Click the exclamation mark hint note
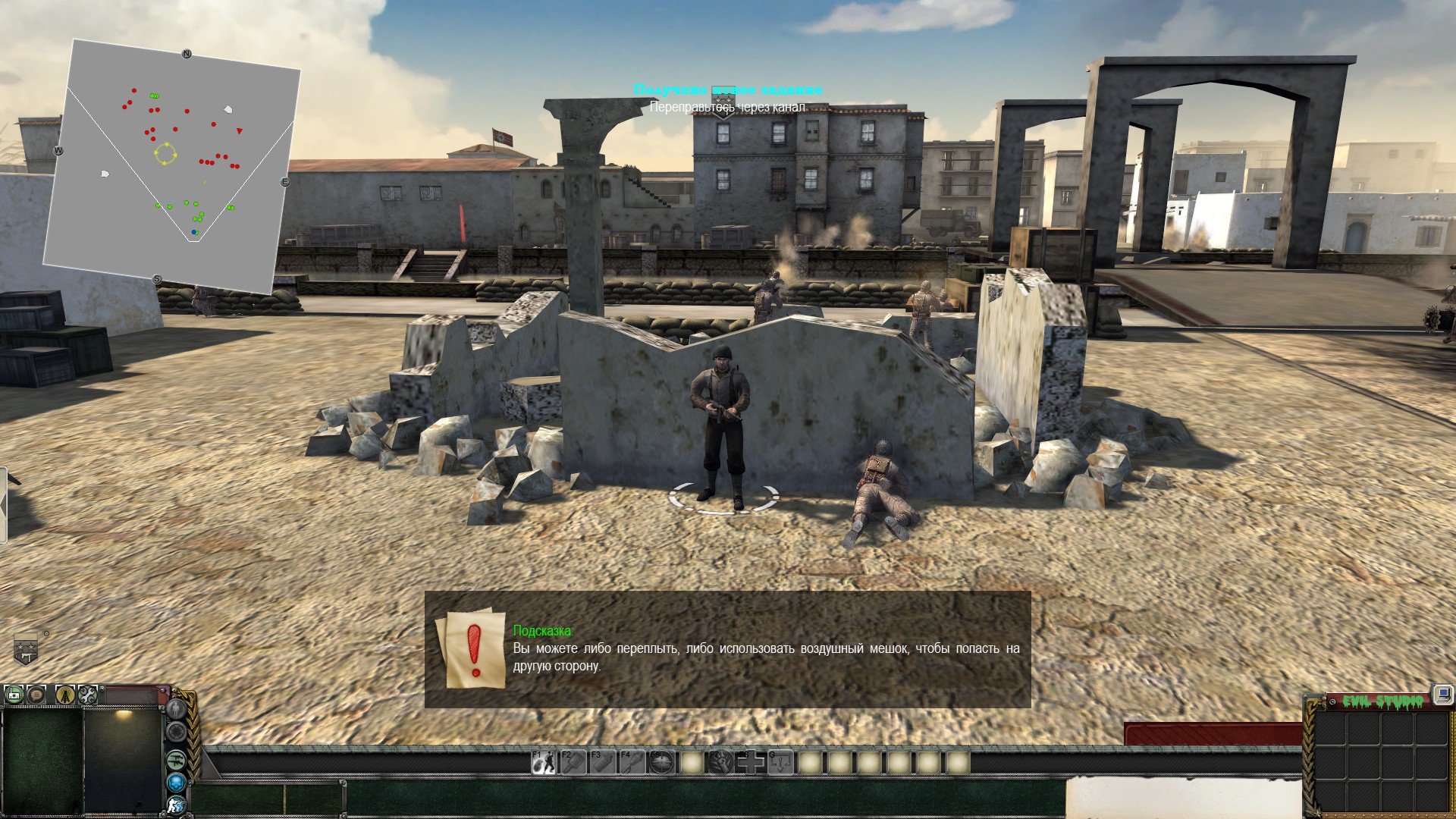The height and width of the screenshot is (819, 1456). coord(475,650)
